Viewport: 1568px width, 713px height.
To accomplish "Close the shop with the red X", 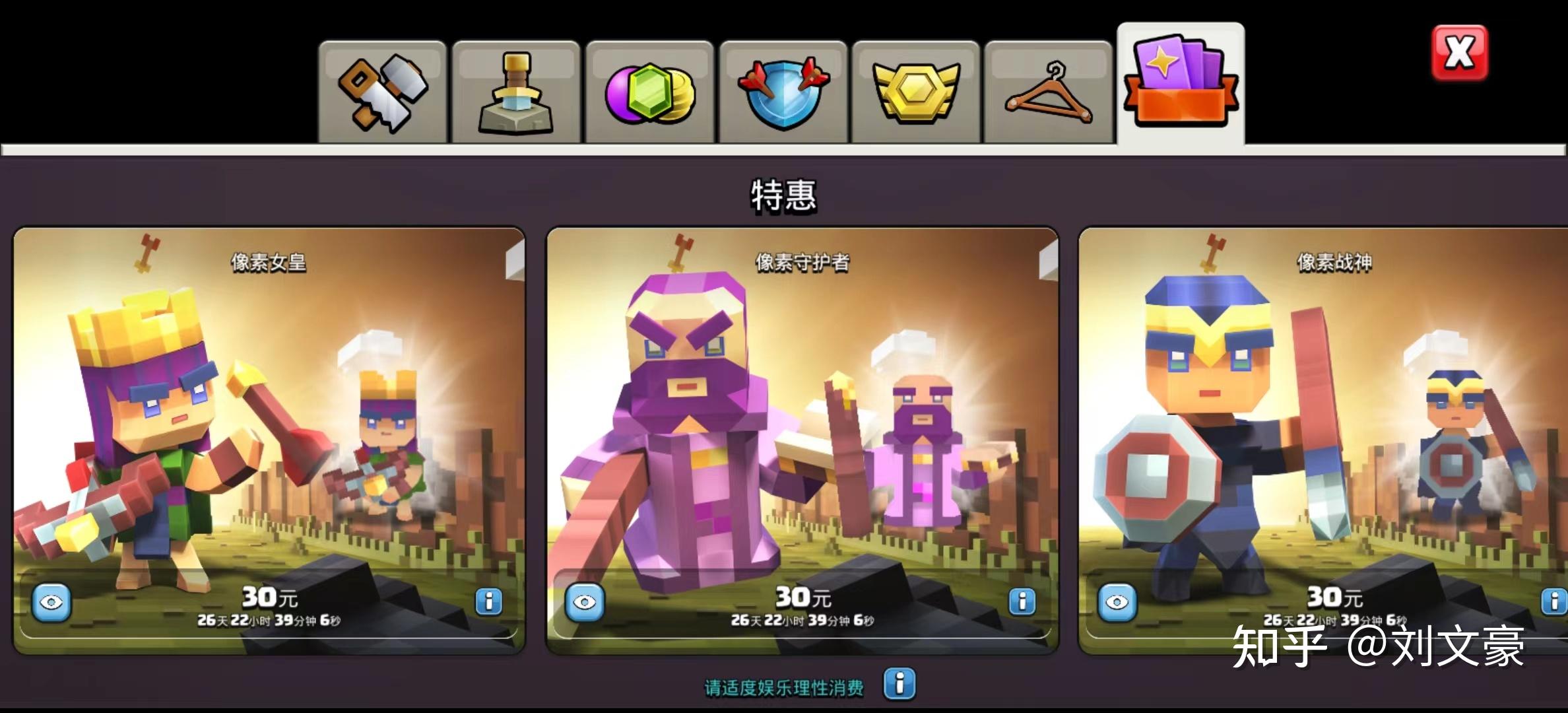I will click(x=1459, y=53).
